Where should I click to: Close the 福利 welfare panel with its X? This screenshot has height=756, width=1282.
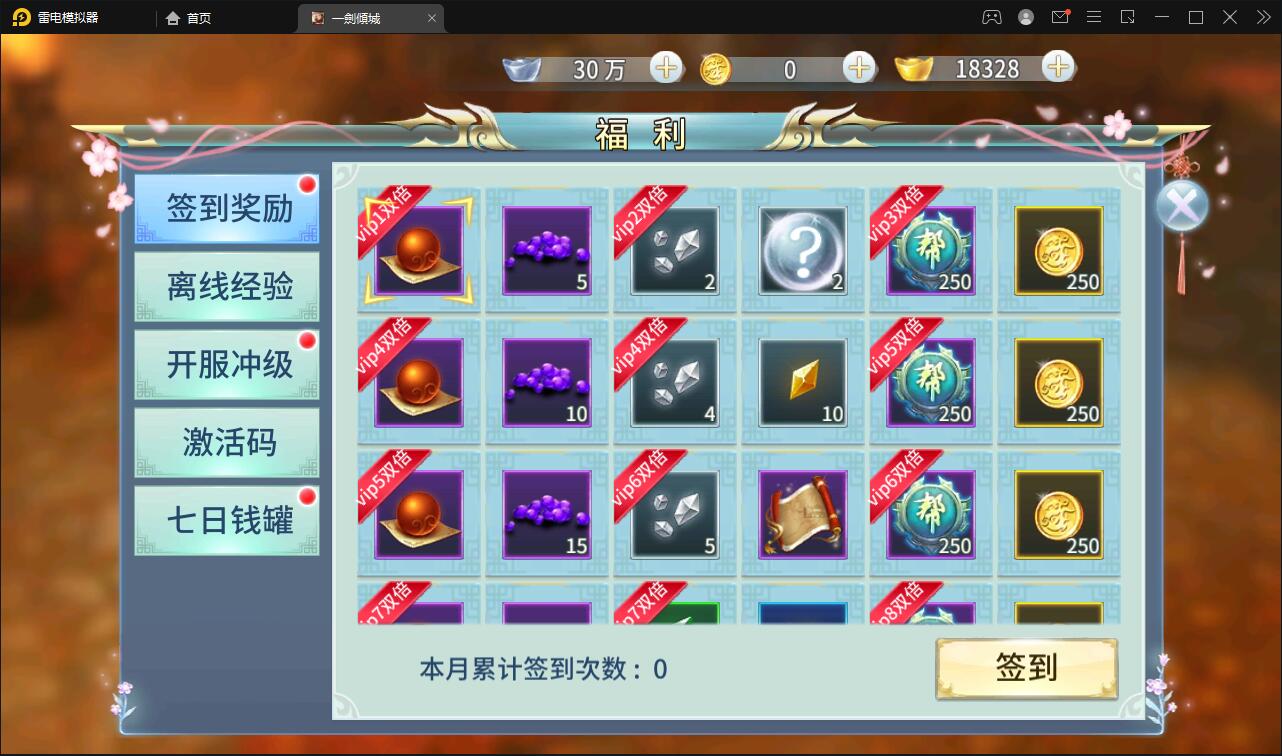click(x=1182, y=205)
